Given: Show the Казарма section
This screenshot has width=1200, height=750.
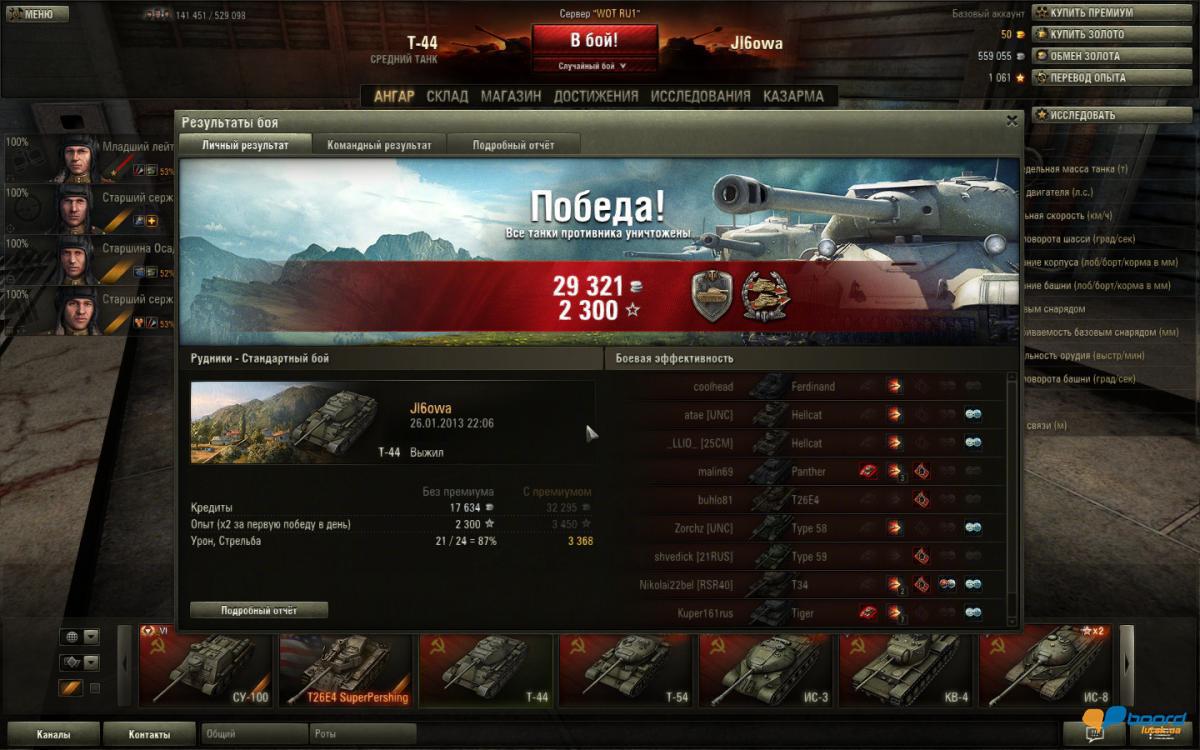Looking at the screenshot, I should pos(793,96).
